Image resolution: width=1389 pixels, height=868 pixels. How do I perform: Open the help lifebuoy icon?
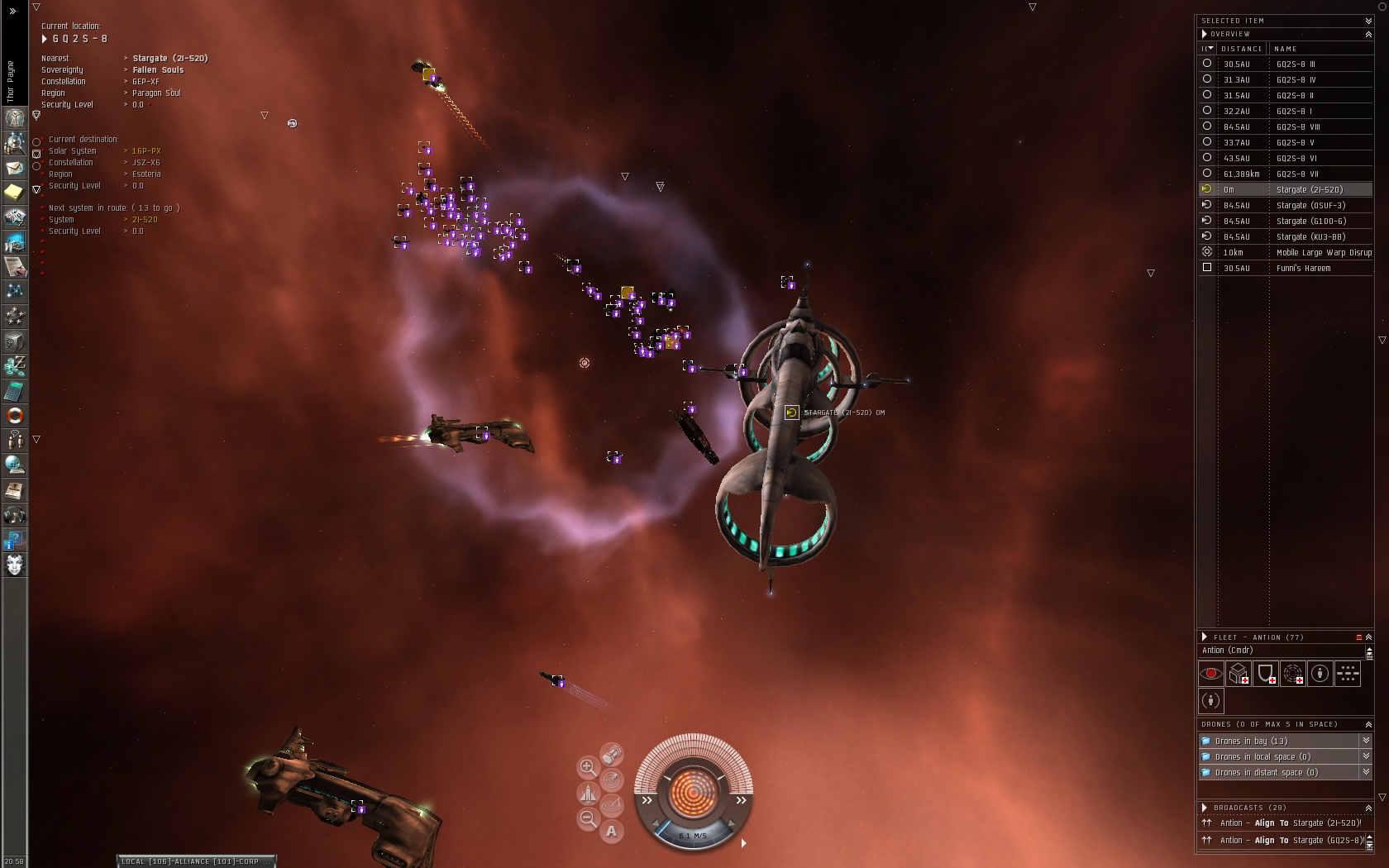14,415
